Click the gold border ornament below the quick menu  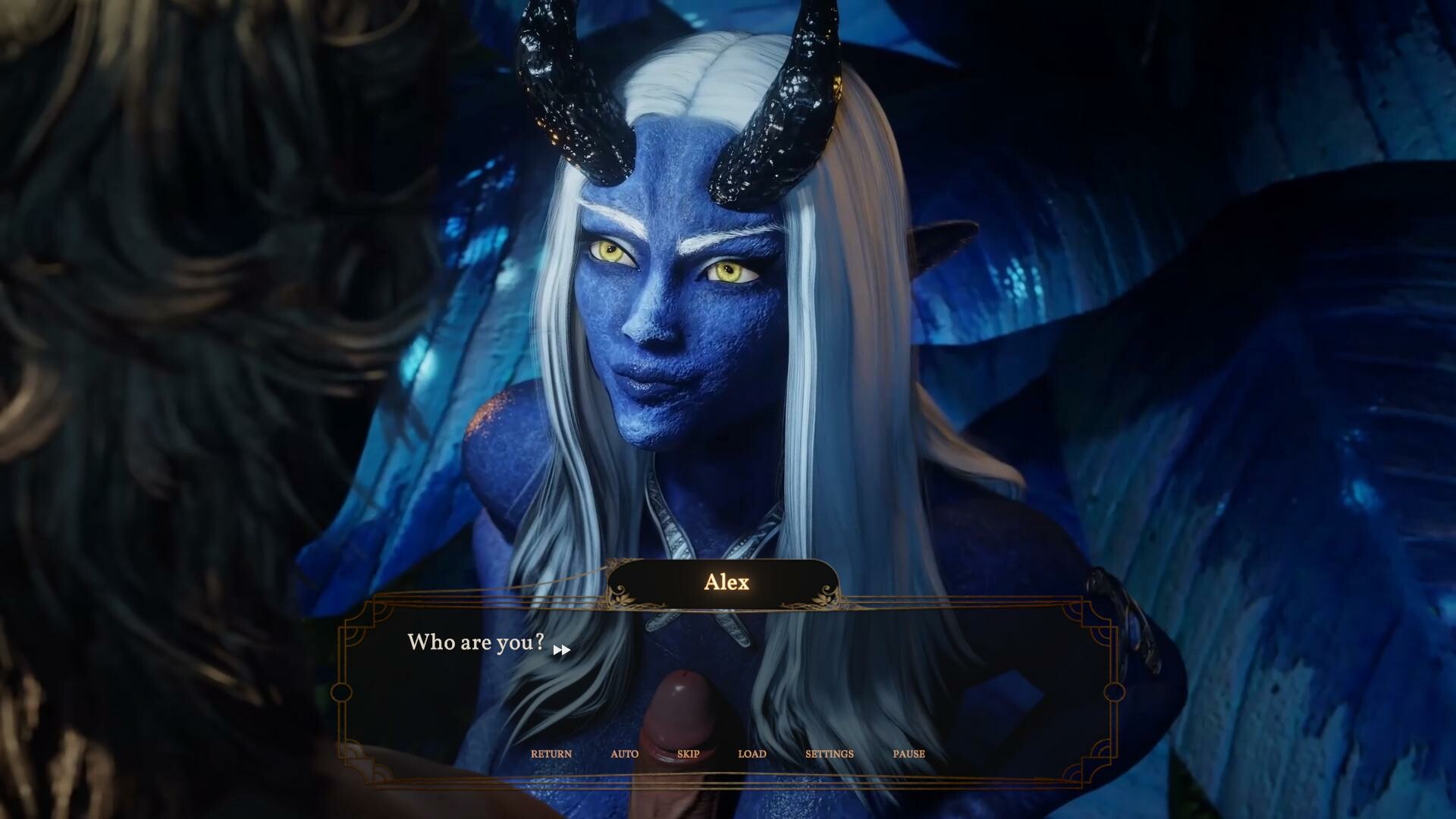tap(728, 785)
